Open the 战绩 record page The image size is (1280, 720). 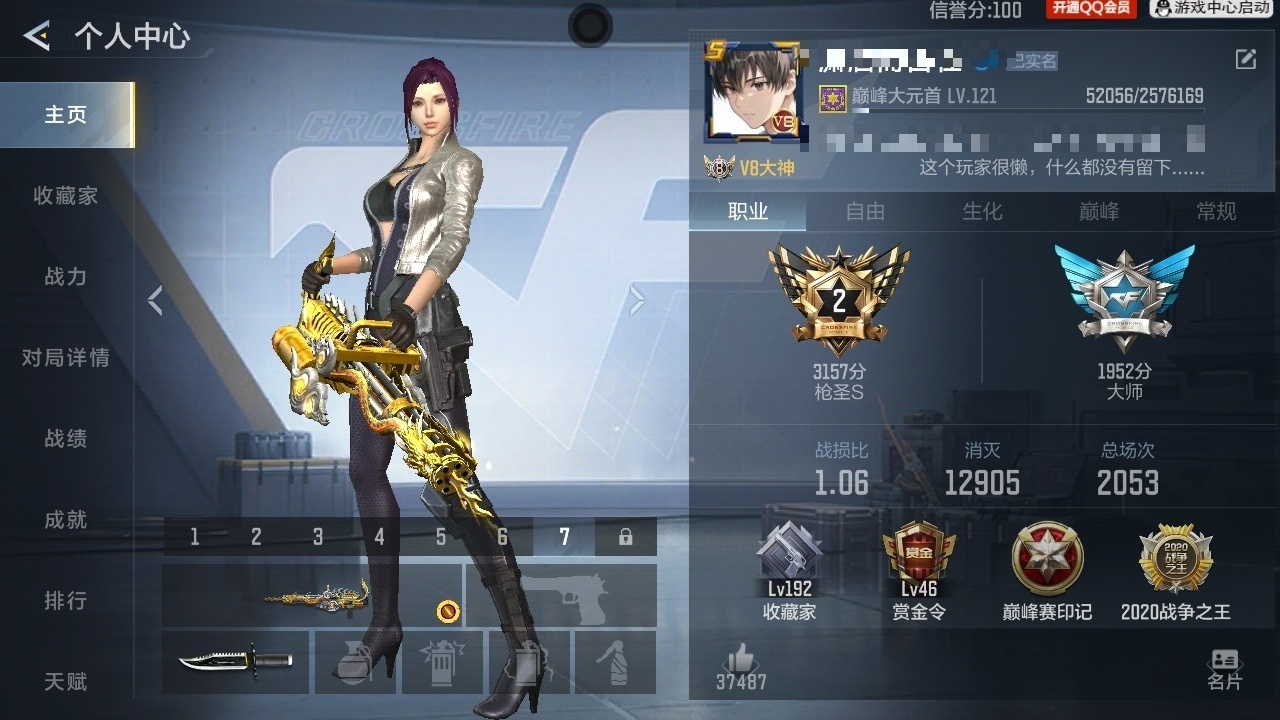tap(66, 439)
